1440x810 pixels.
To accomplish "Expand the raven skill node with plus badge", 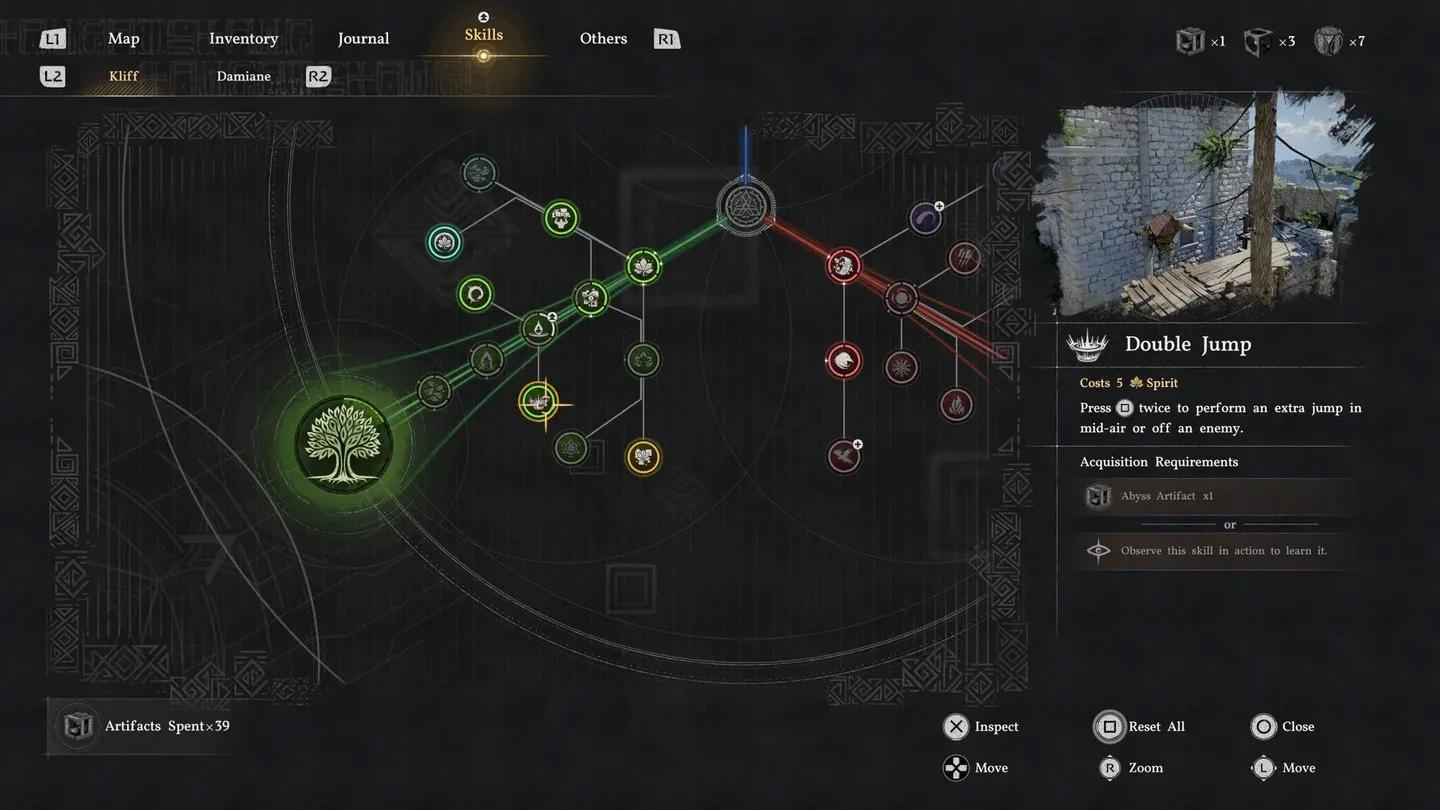I will pyautogui.click(x=843, y=455).
